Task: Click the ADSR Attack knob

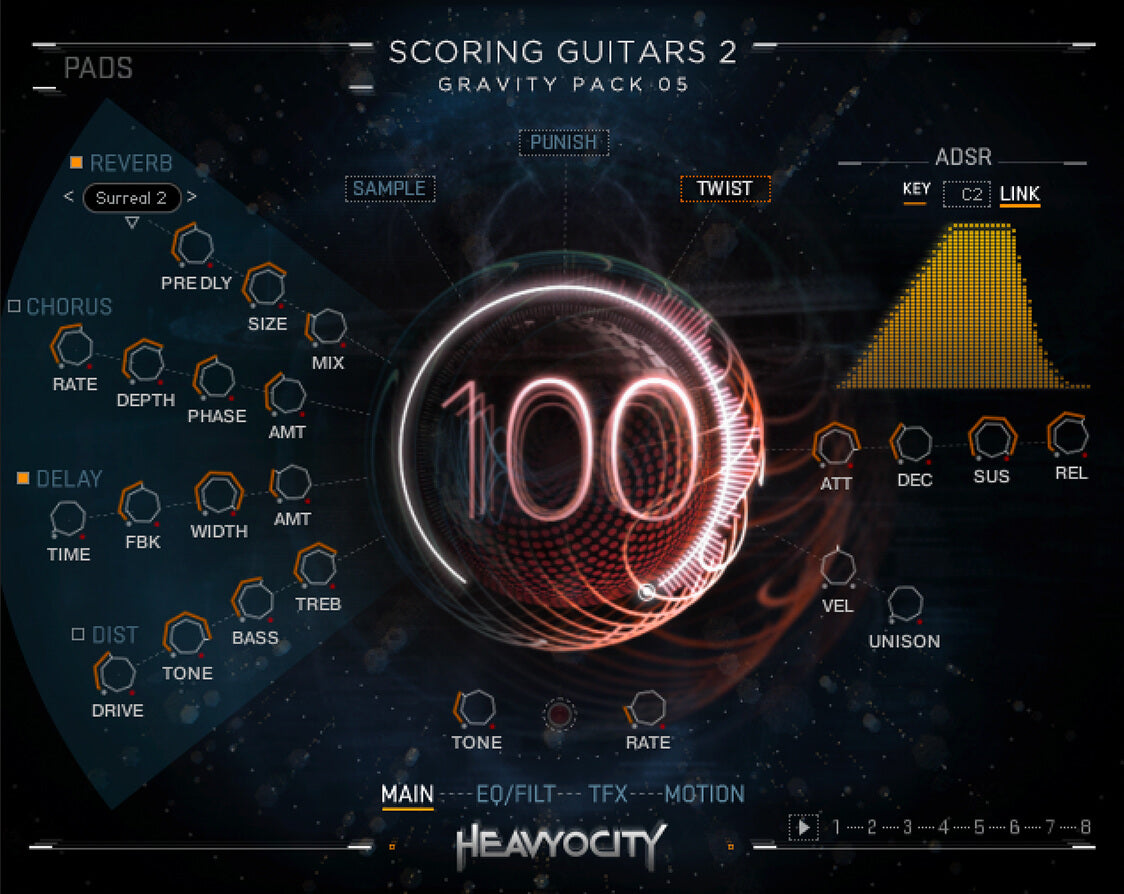Action: point(834,445)
